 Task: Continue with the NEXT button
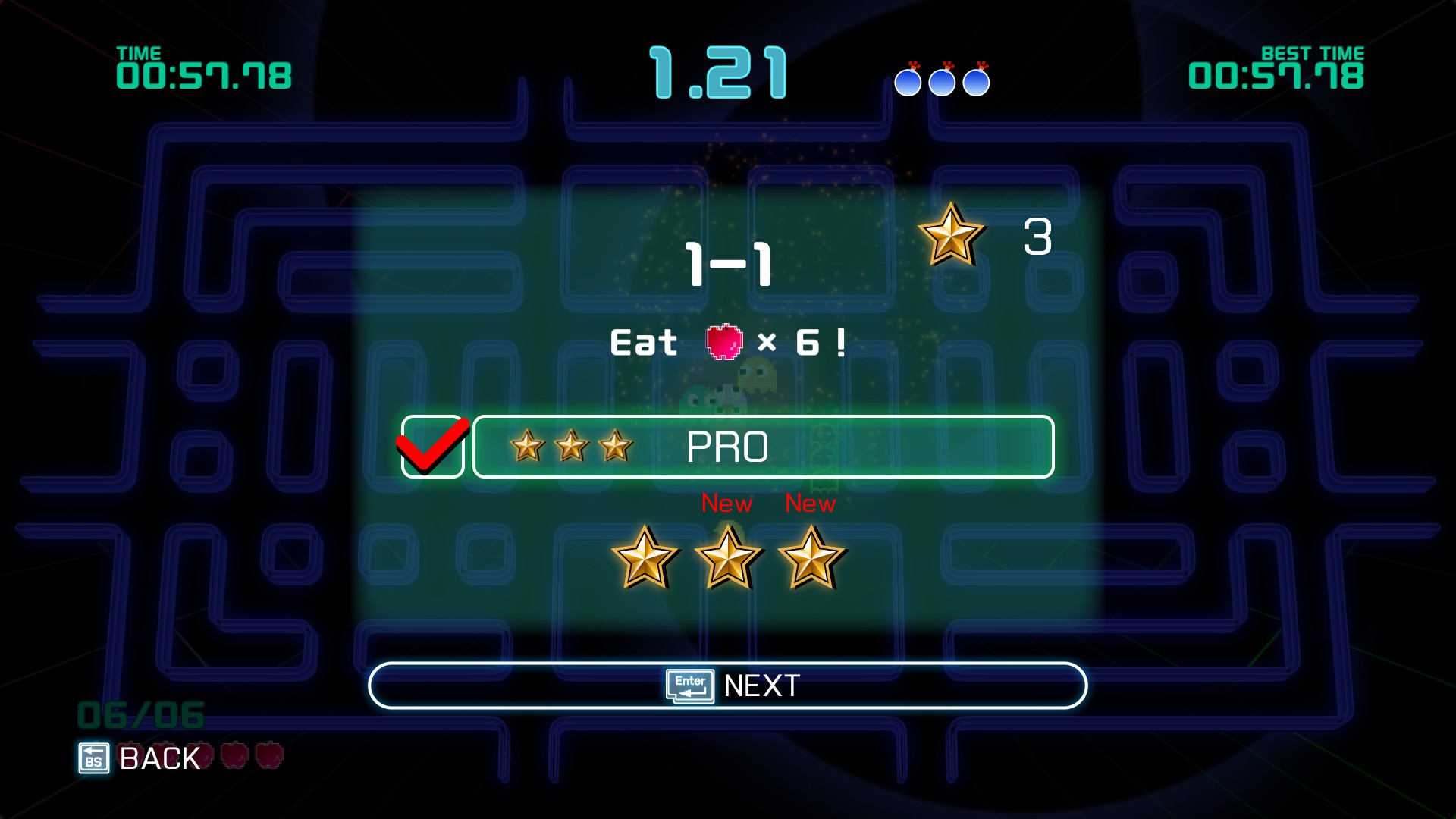point(728,686)
